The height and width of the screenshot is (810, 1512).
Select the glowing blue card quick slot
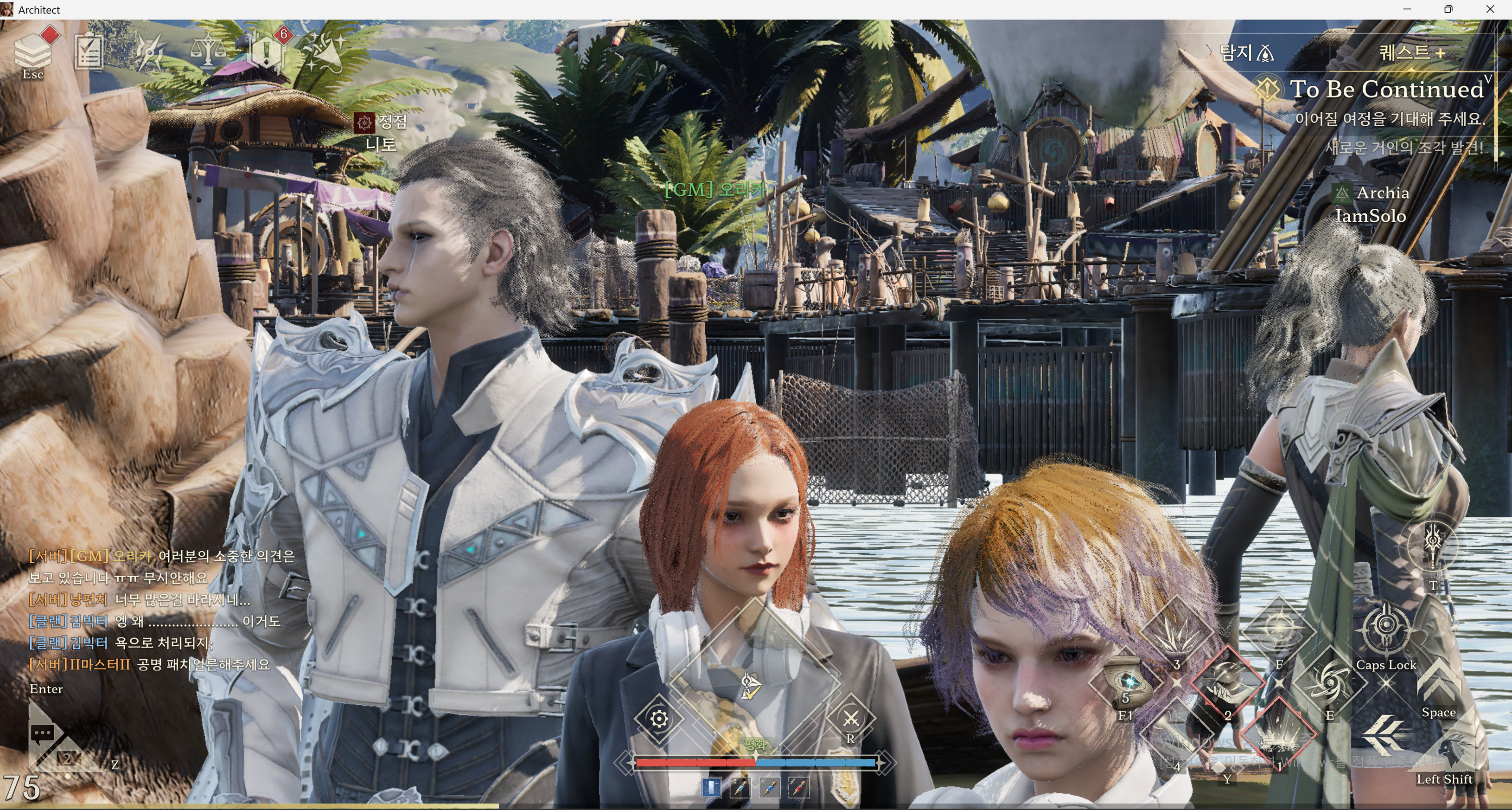point(711,788)
